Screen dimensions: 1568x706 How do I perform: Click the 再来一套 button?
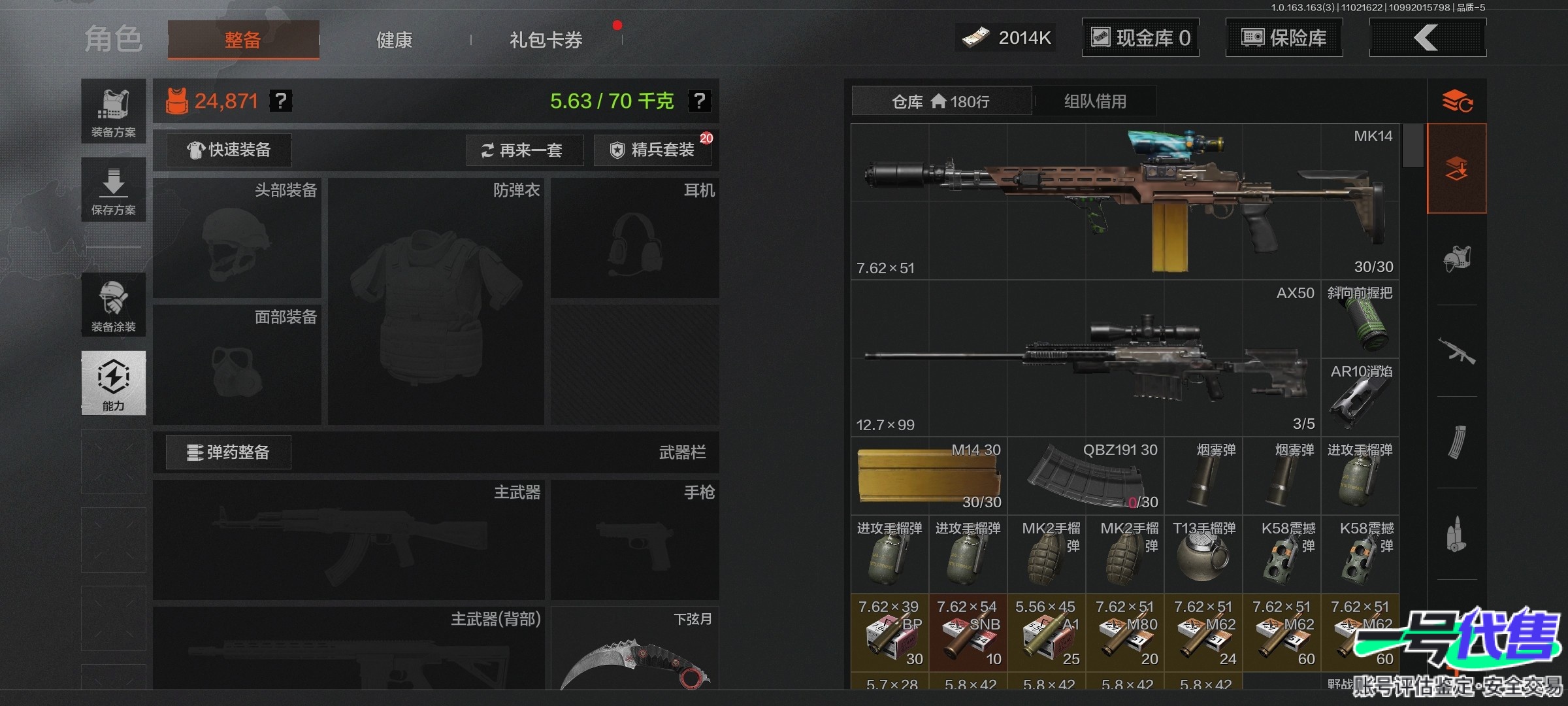point(523,150)
